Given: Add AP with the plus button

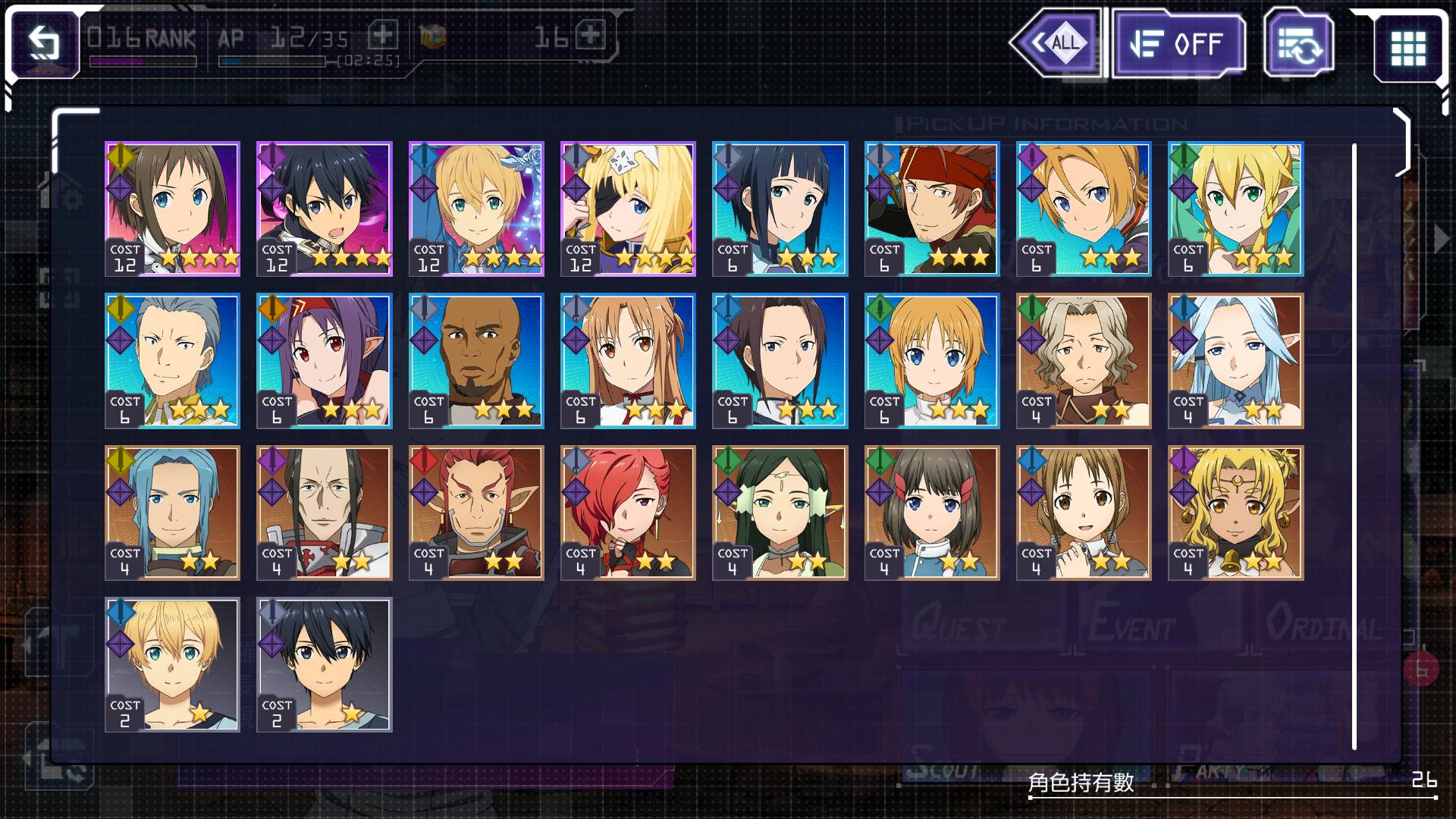Looking at the screenshot, I should (x=383, y=35).
